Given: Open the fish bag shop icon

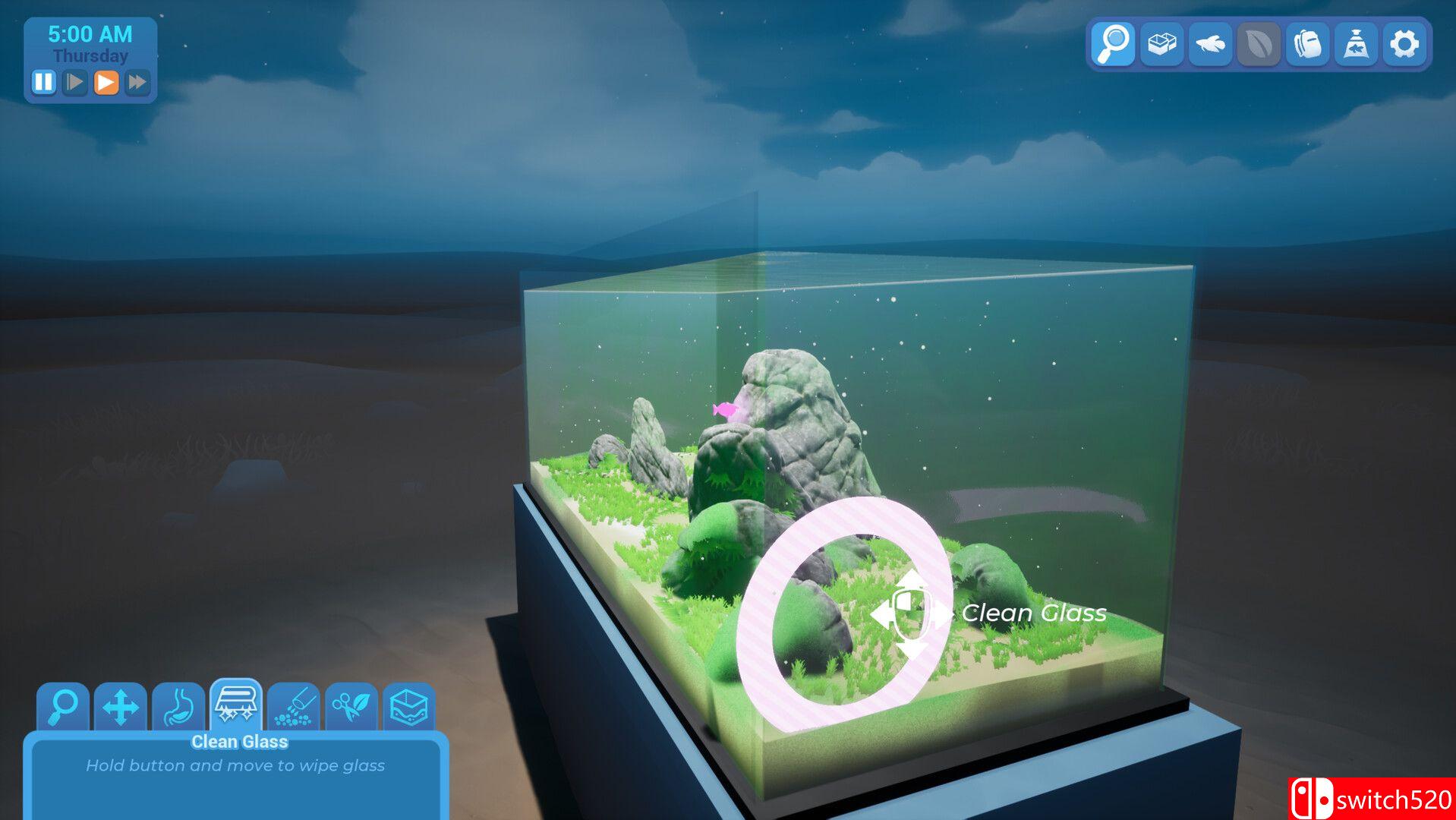Looking at the screenshot, I should tap(1357, 44).
